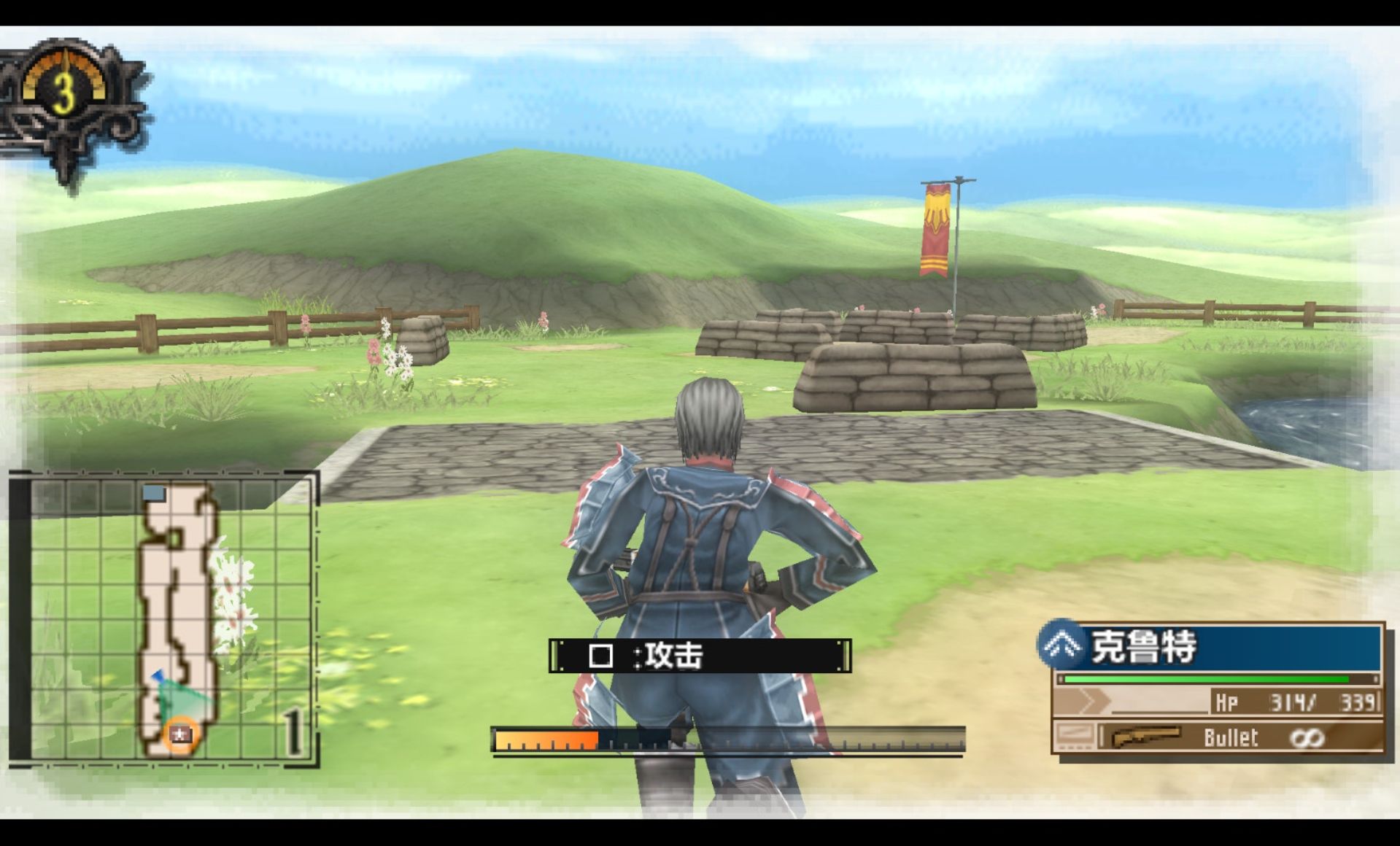Click the orange base marker on minimap
The height and width of the screenshot is (846, 1400).
pos(179,734)
